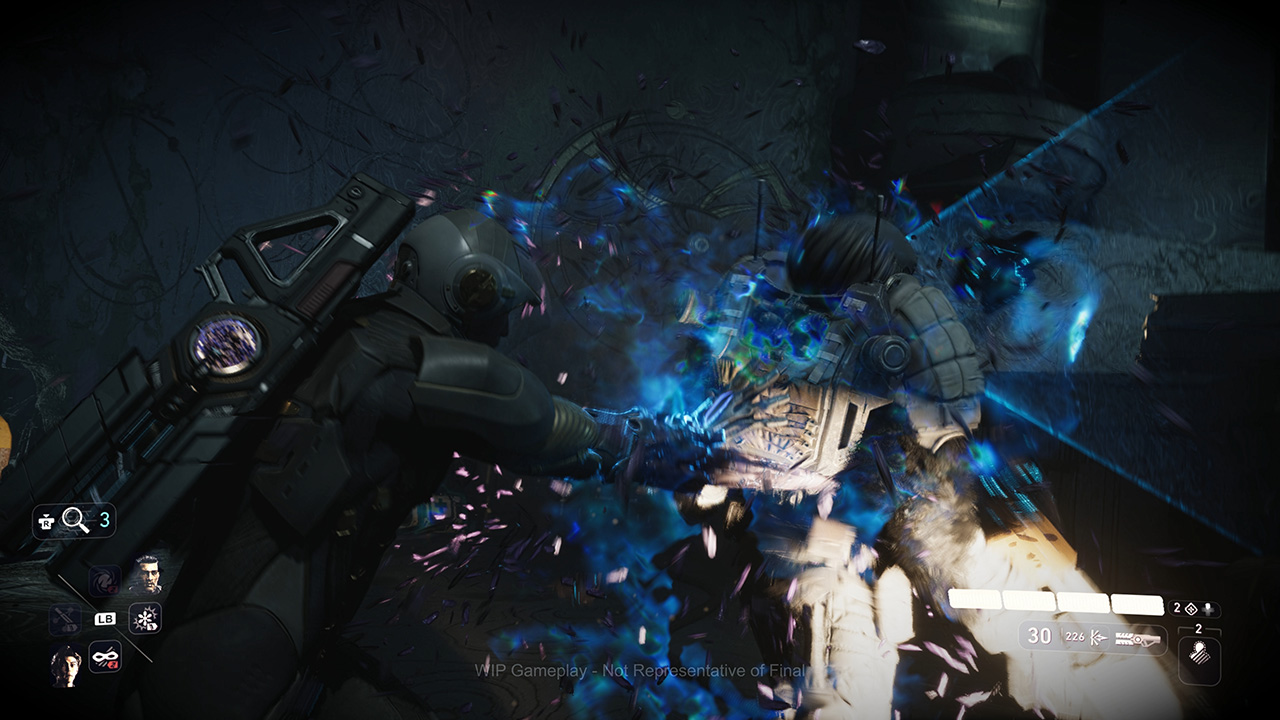Select the female squadmate portrait

click(x=66, y=664)
